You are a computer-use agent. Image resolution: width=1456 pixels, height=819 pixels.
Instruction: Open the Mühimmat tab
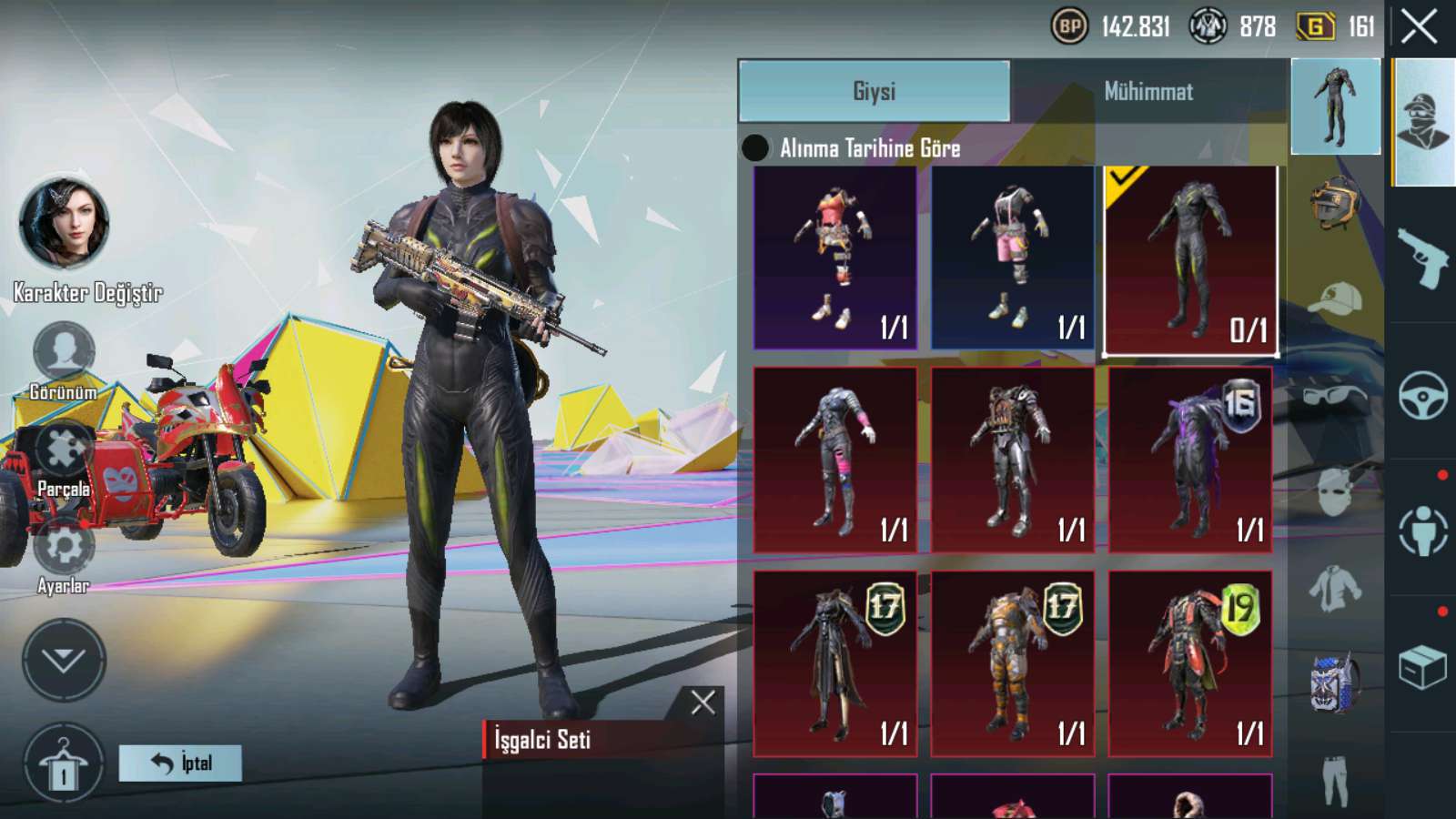[x=1148, y=91]
